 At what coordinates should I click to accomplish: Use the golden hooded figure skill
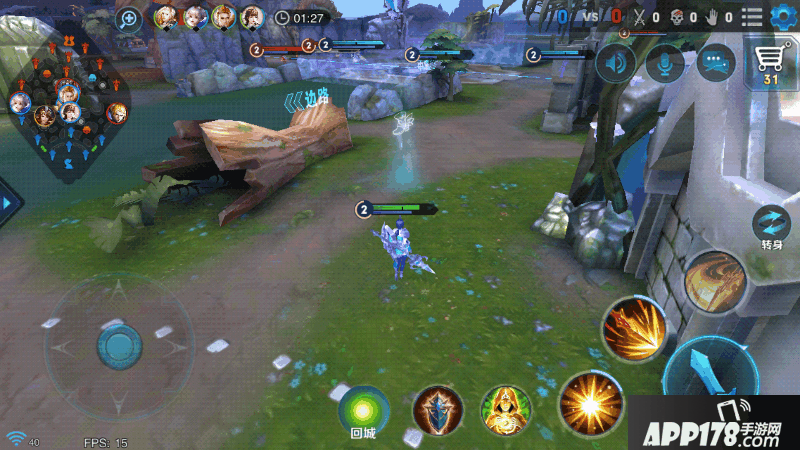pyautogui.click(x=505, y=409)
